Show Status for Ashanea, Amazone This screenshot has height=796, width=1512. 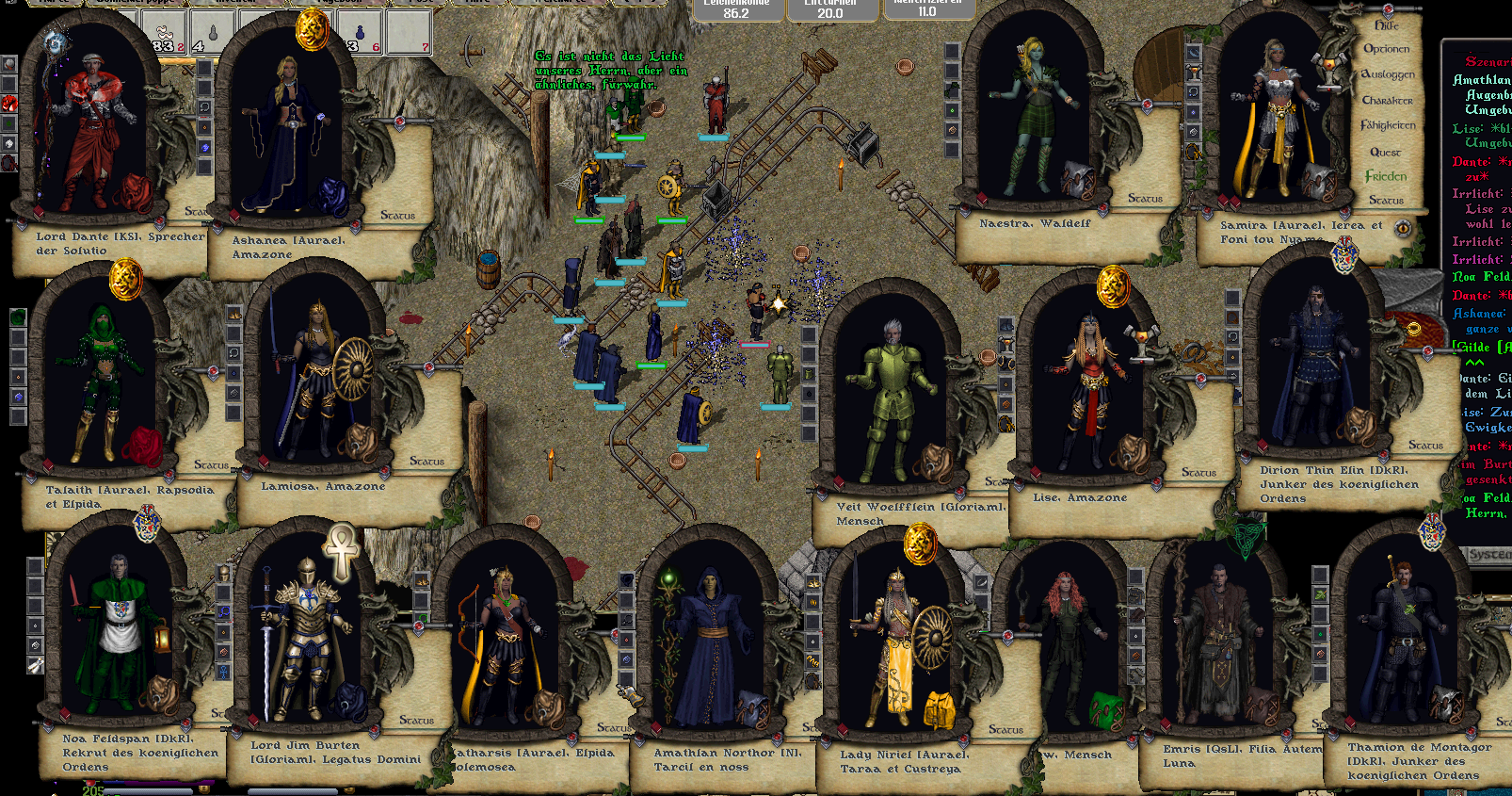click(x=397, y=216)
